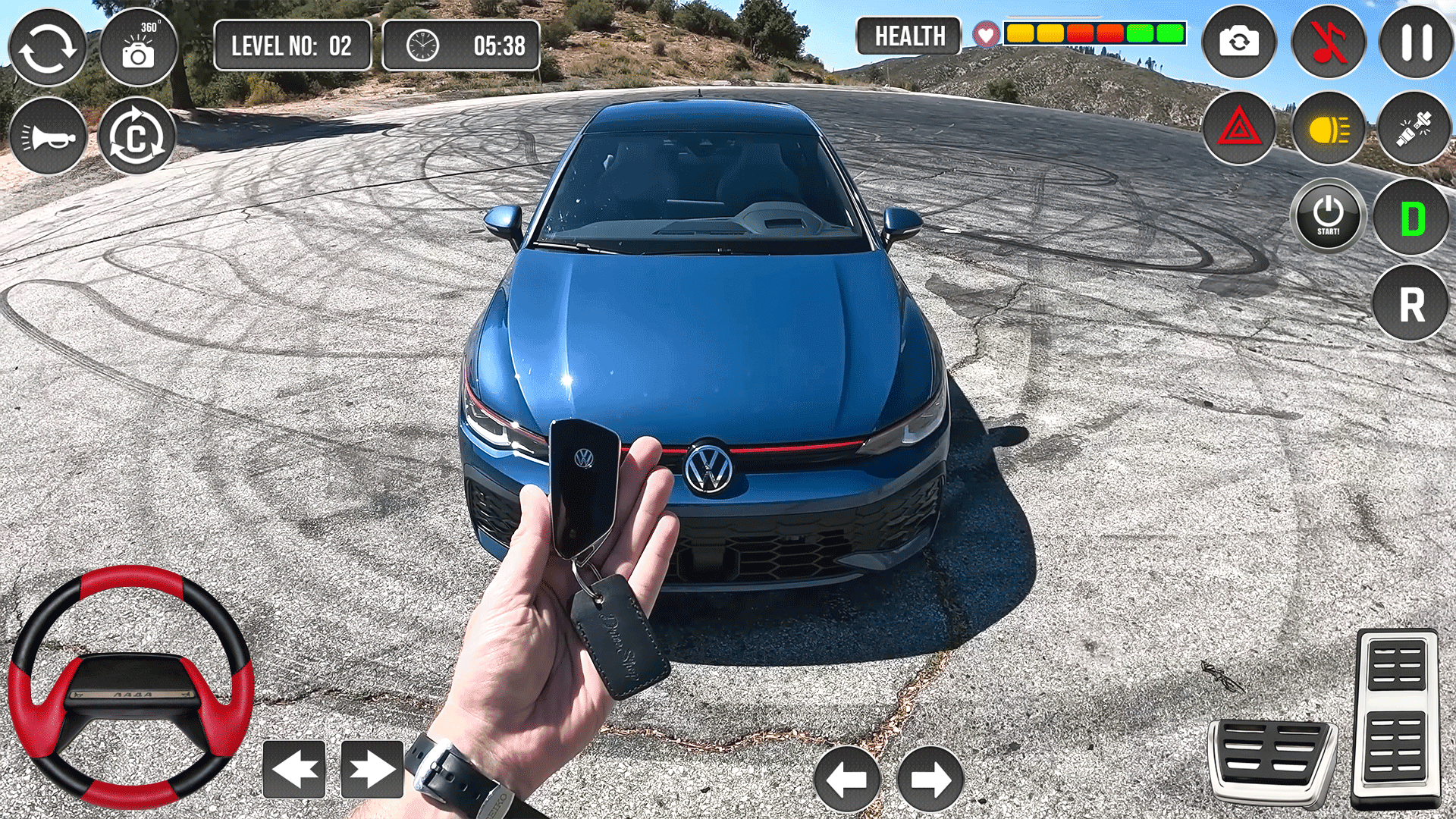Click the red and black steering wheel
This screenshot has width=1456, height=819.
[130, 686]
